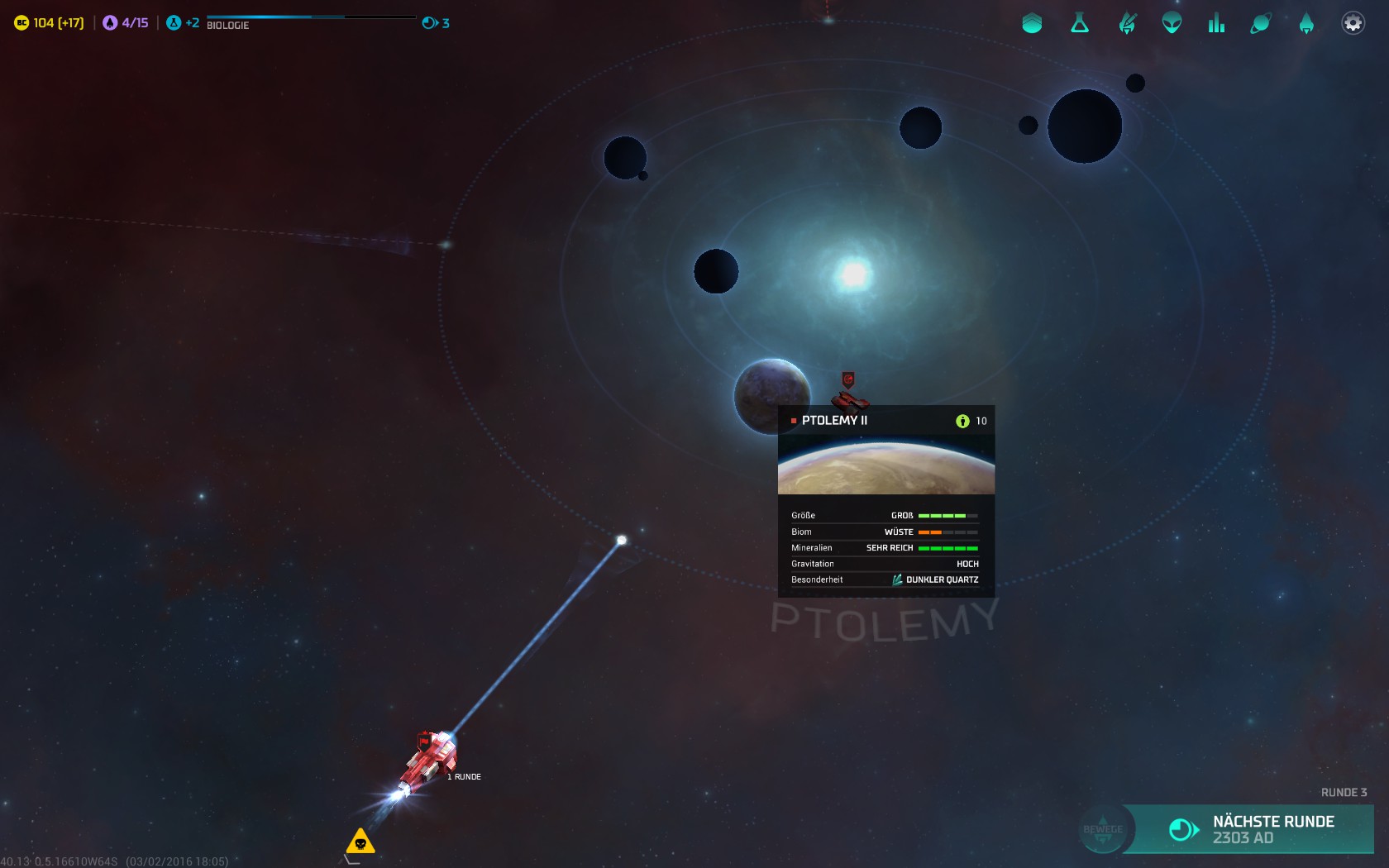Open the chevron empire overview icon
The height and width of the screenshot is (868, 1389).
pyautogui.click(x=1032, y=23)
